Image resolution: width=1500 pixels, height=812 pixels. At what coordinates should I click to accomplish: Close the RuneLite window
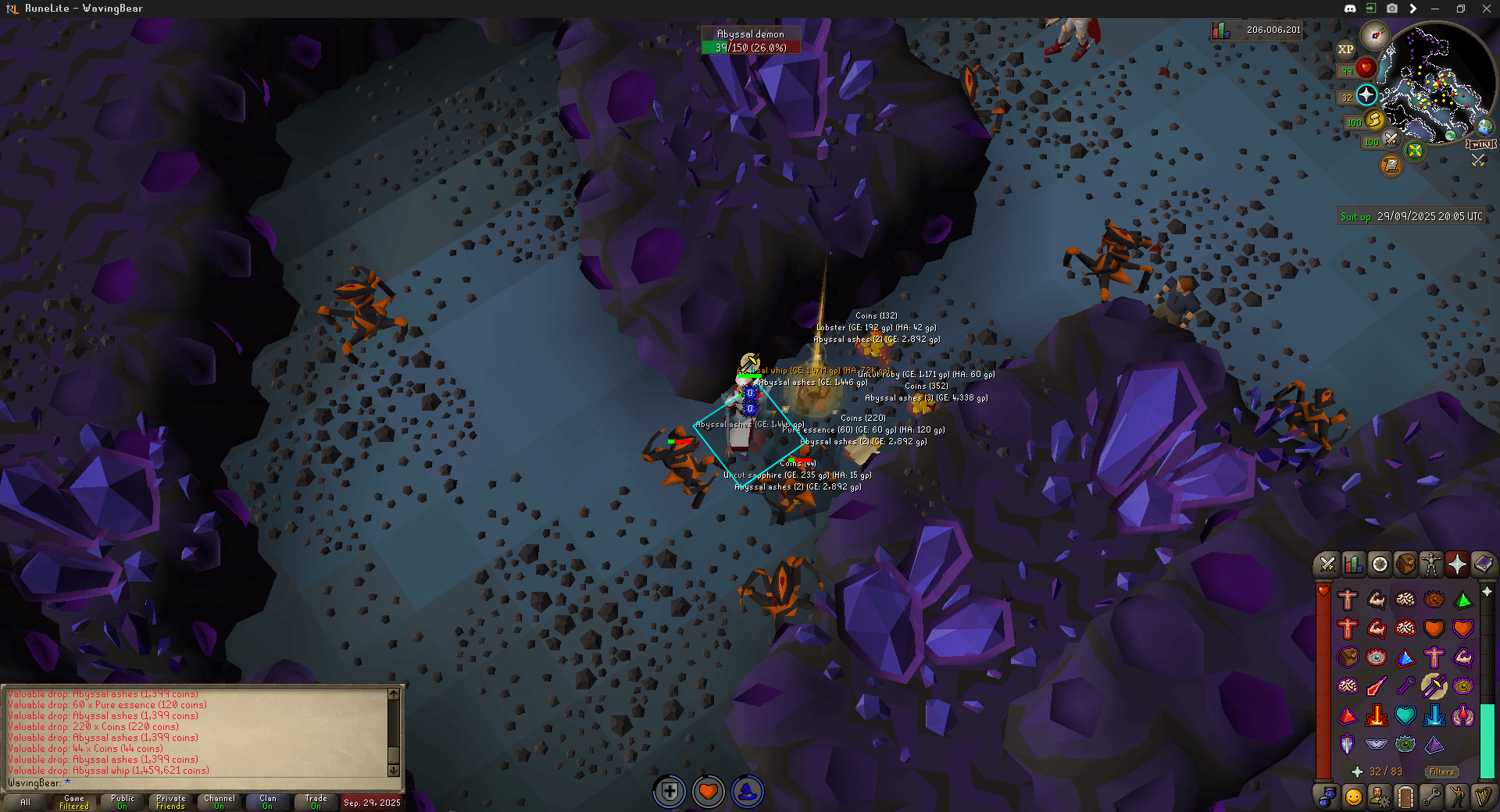click(x=1486, y=9)
